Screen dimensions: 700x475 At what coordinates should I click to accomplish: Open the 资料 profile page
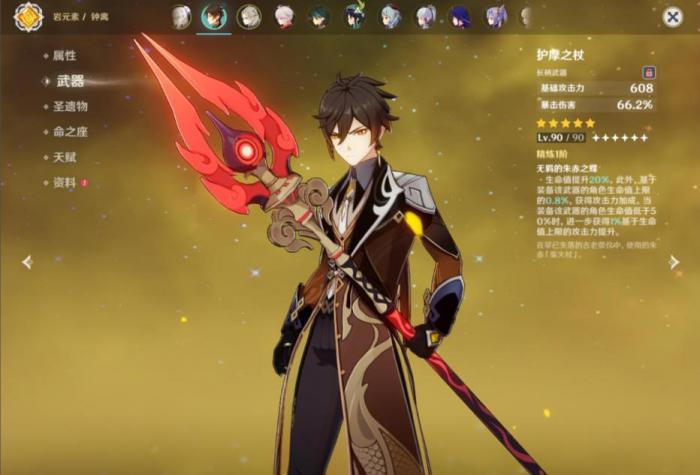click(x=65, y=183)
